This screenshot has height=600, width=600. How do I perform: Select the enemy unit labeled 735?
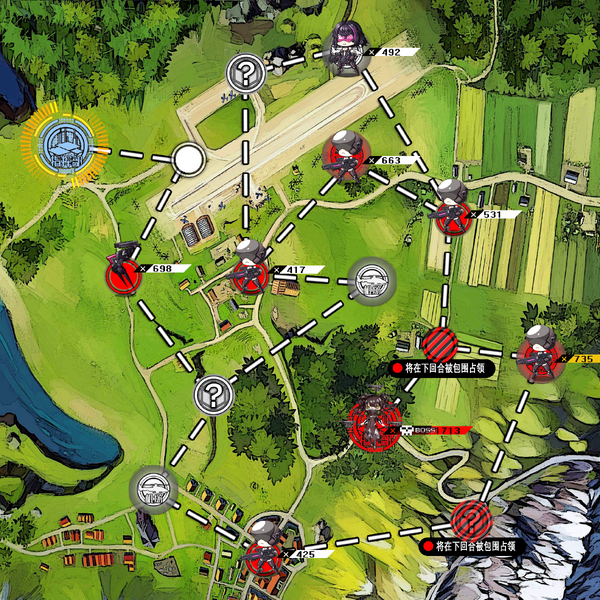click(x=540, y=355)
